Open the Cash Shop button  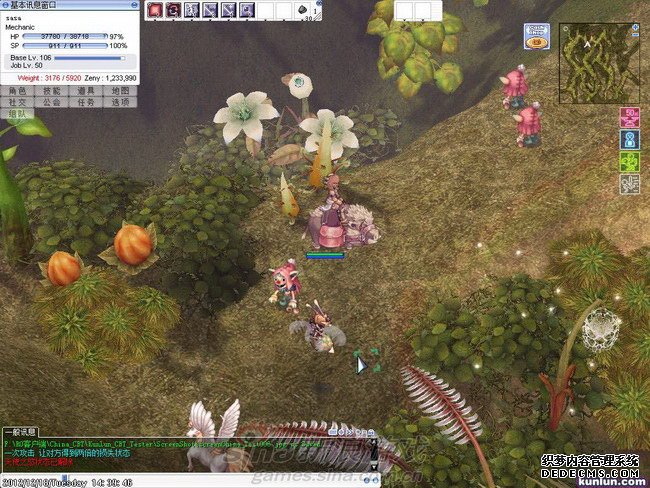click(x=536, y=37)
